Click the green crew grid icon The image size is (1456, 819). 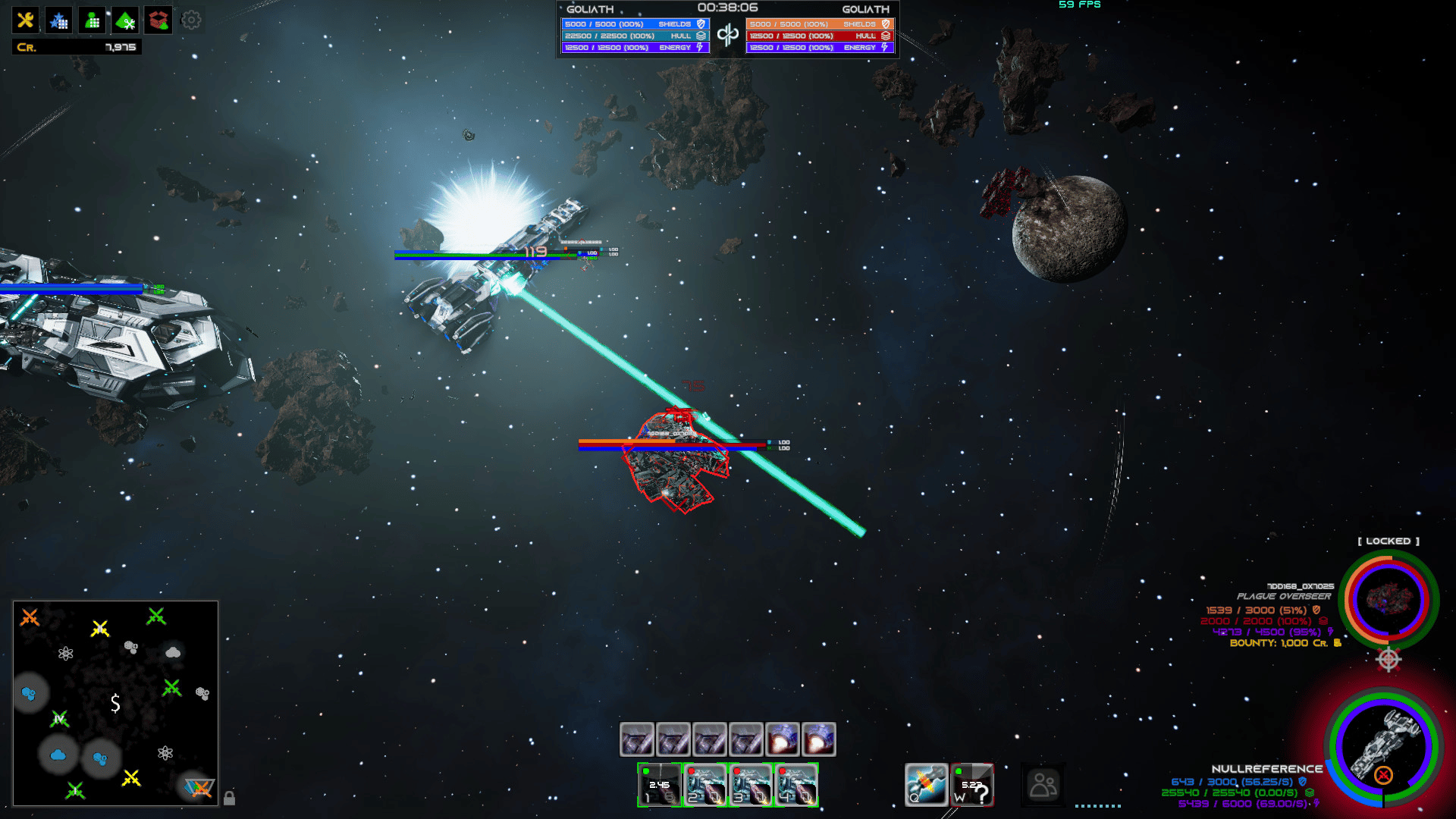(x=93, y=20)
